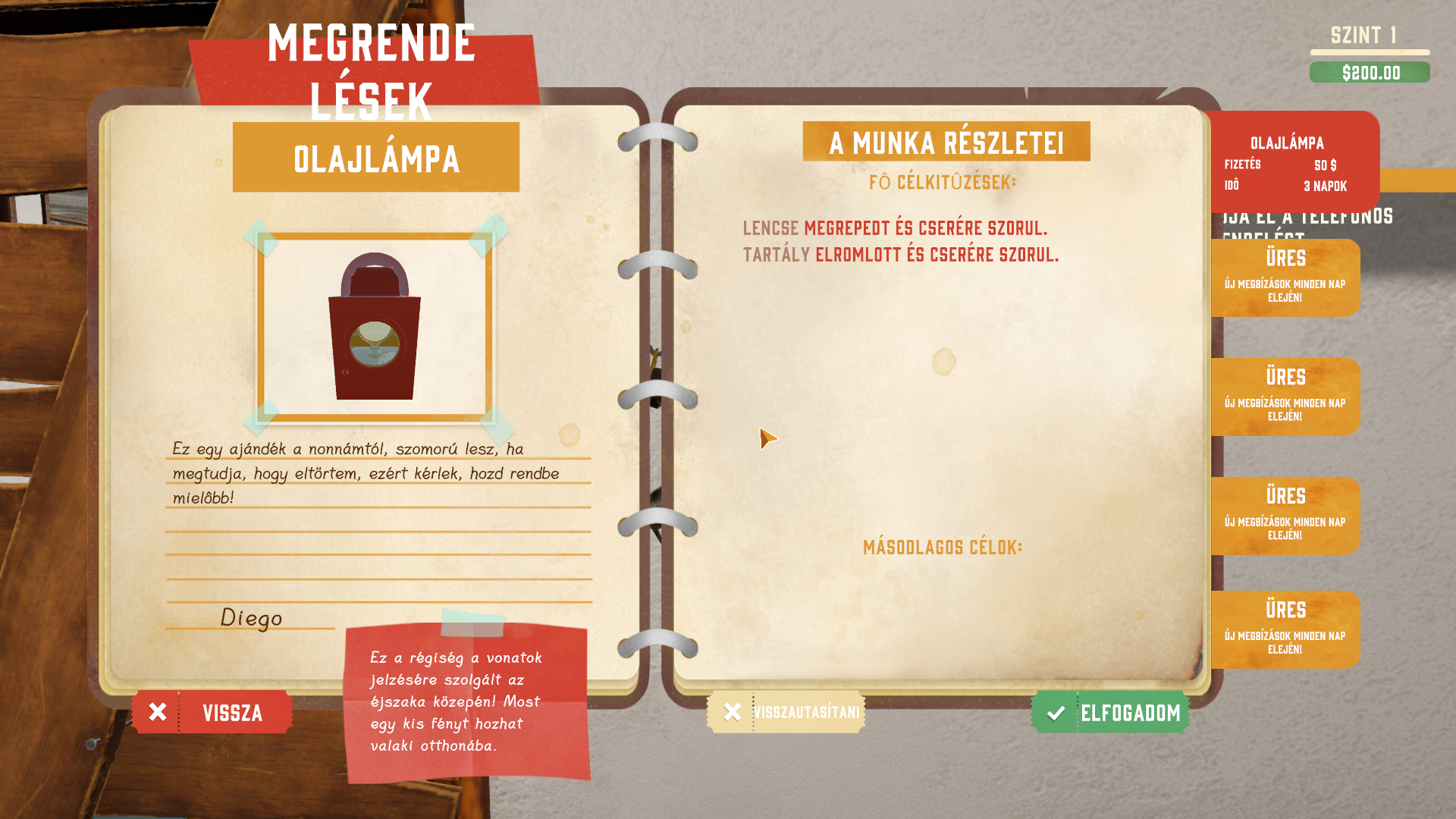Accept the job with Elfogadom button
Viewport: 1456px width, 819px height.
[x=1110, y=712]
